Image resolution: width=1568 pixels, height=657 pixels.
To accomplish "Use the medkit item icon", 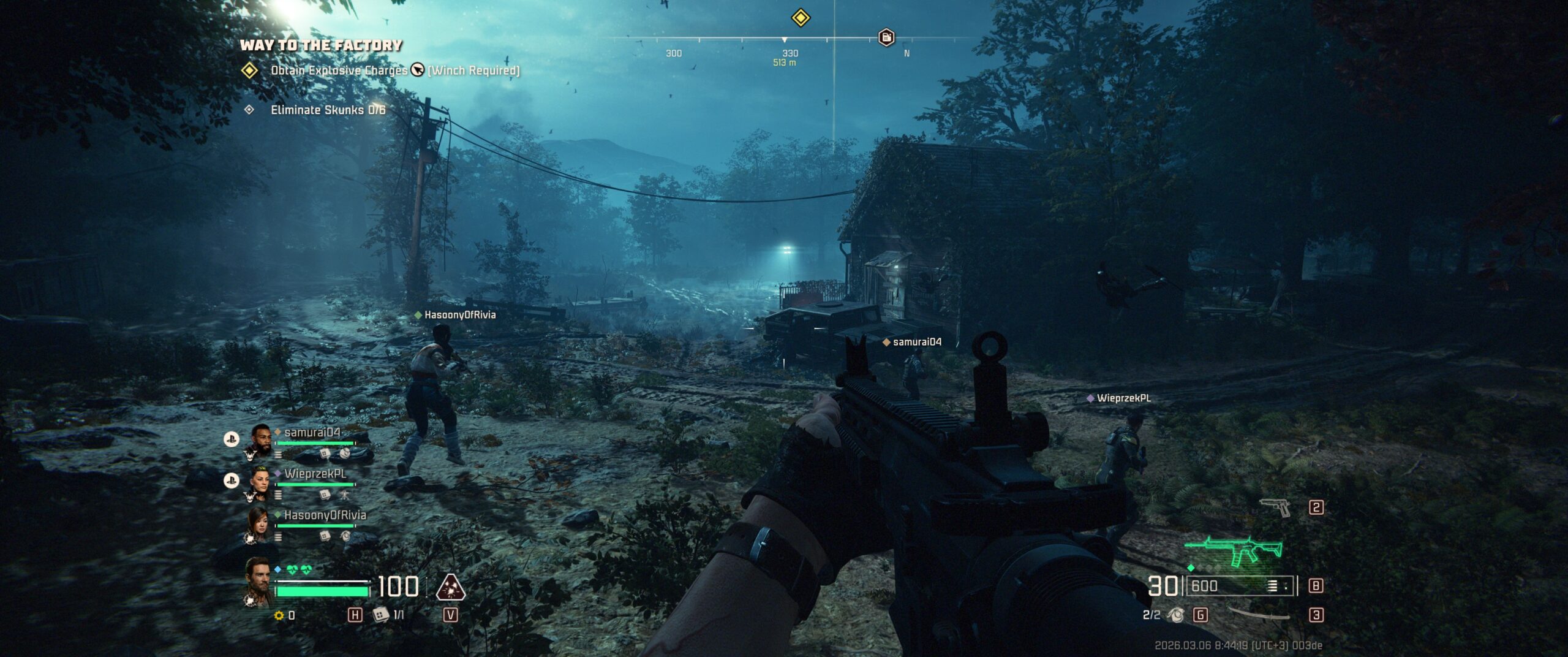I will click(x=381, y=614).
